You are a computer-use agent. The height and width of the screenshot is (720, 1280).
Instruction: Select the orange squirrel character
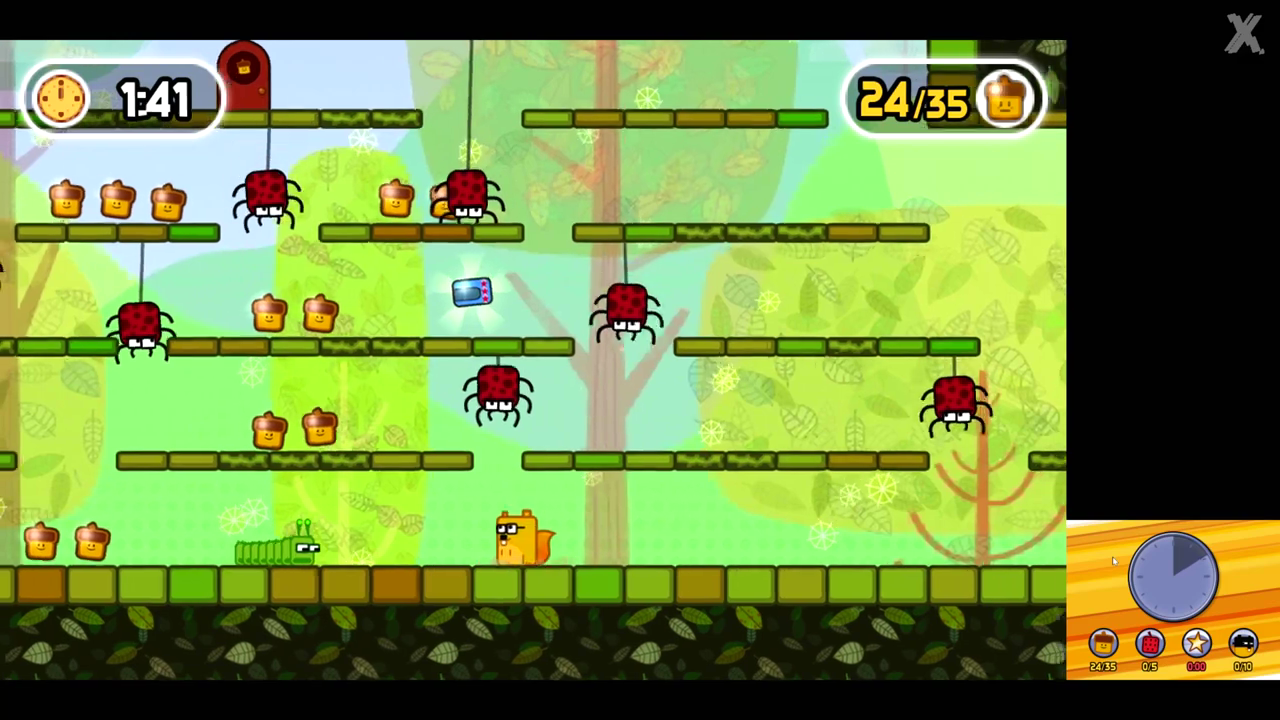[x=519, y=540]
